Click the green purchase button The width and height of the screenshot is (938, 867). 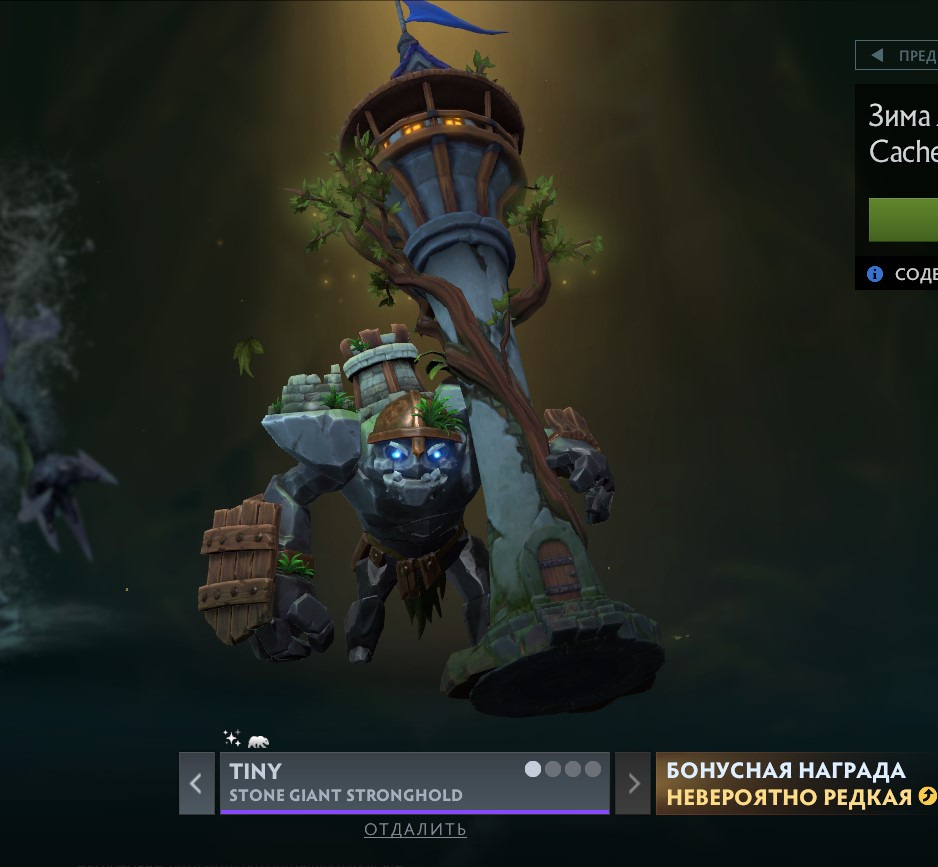[x=903, y=220]
